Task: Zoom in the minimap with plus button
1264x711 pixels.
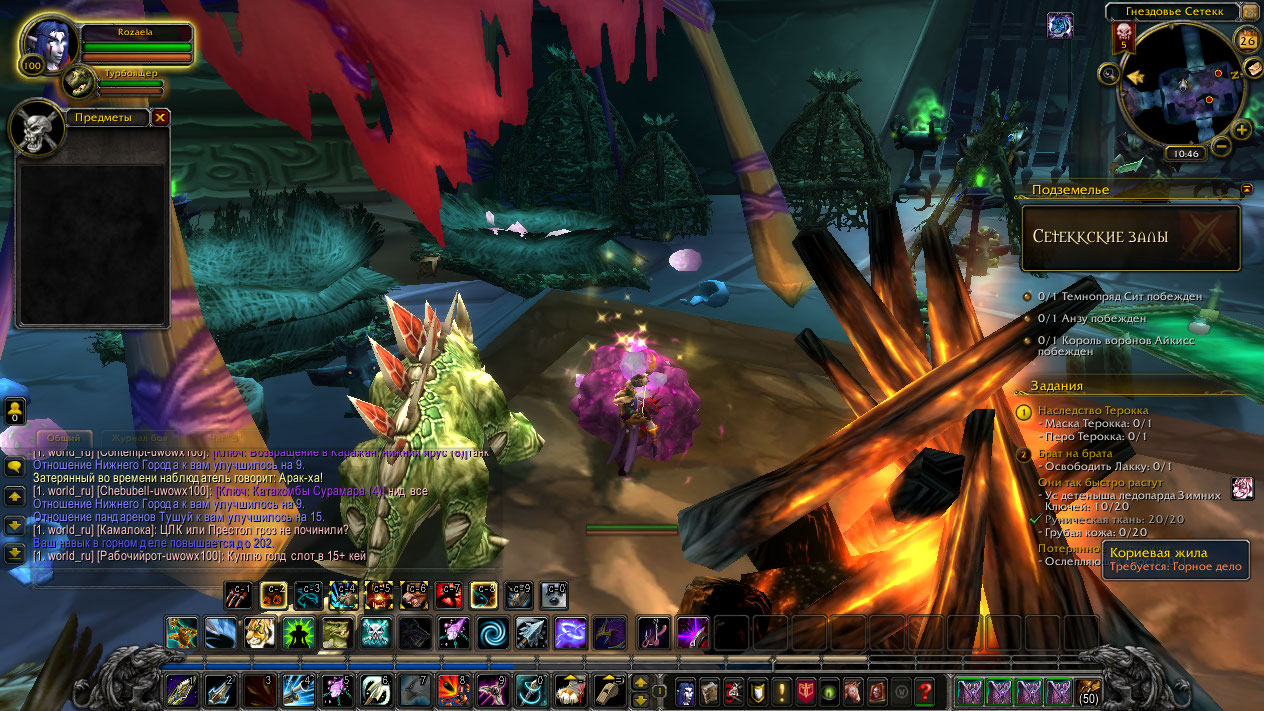Action: [x=1242, y=130]
